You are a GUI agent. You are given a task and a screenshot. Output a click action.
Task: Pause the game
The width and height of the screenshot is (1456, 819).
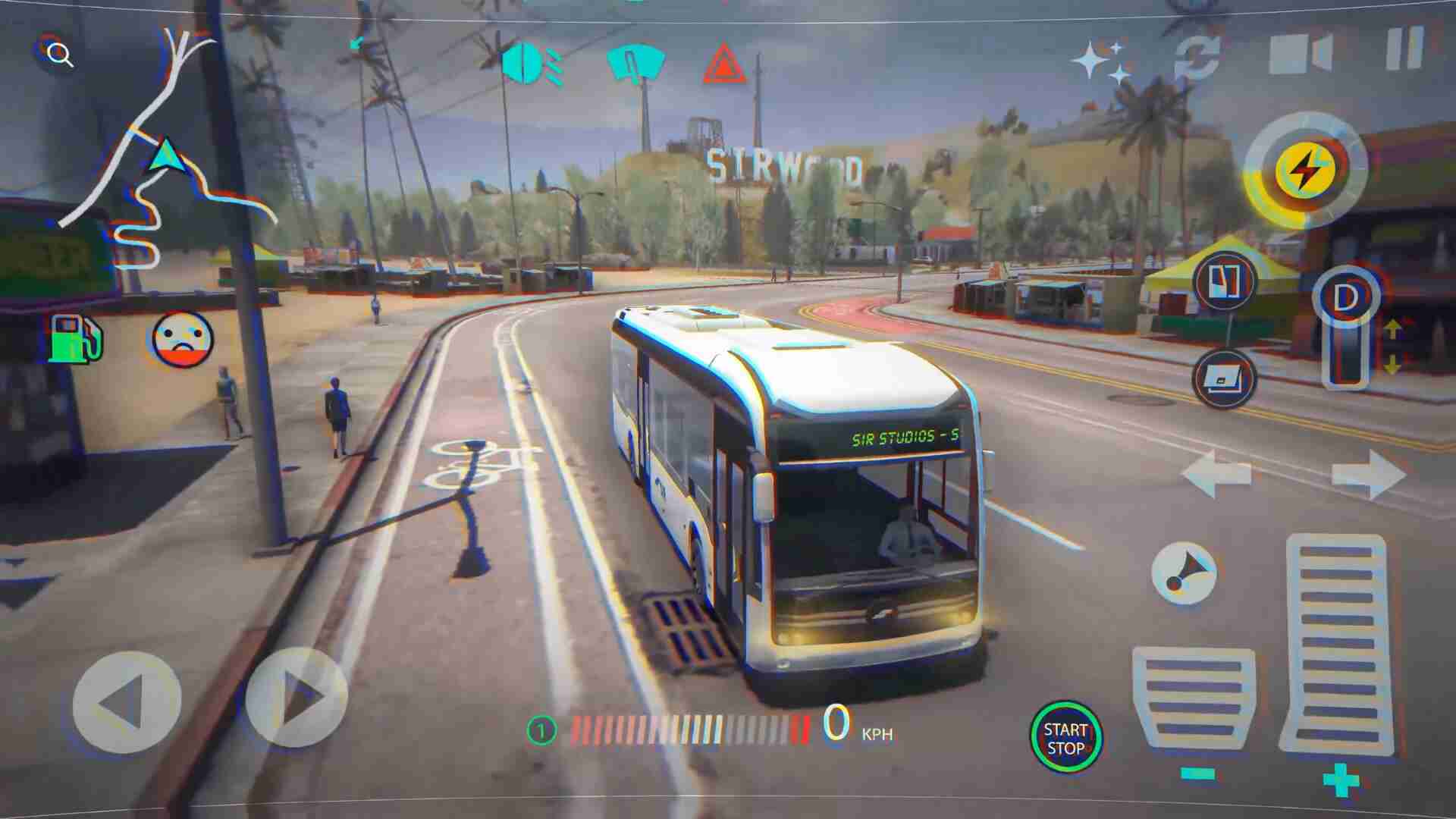pyautogui.click(x=1404, y=49)
